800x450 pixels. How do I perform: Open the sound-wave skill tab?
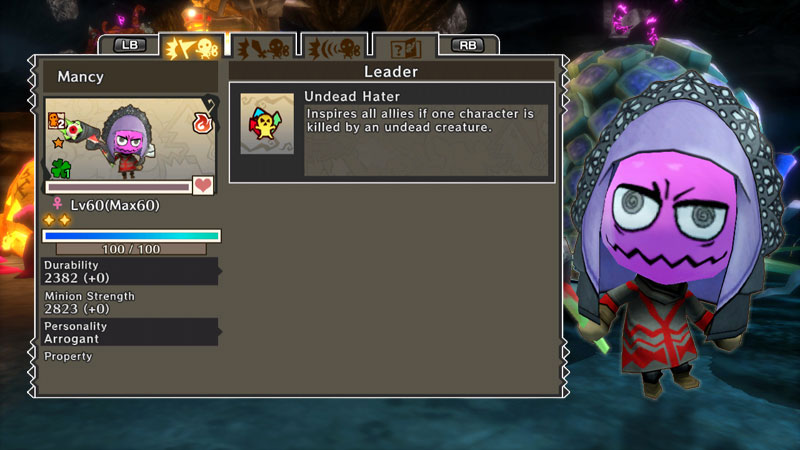[333, 47]
